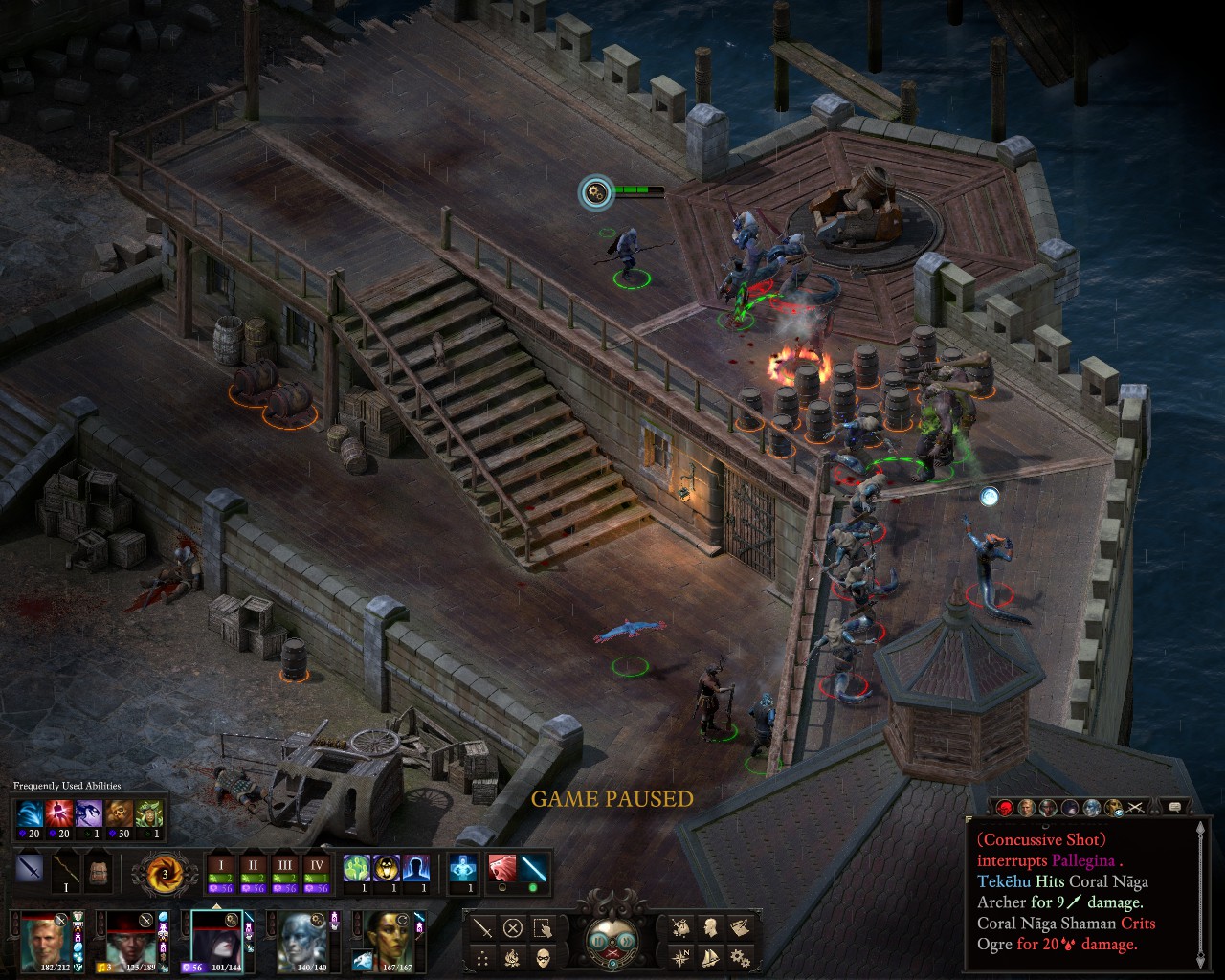The height and width of the screenshot is (980, 1225).
Task: Open the party formation dots button
Action: pos(483,957)
